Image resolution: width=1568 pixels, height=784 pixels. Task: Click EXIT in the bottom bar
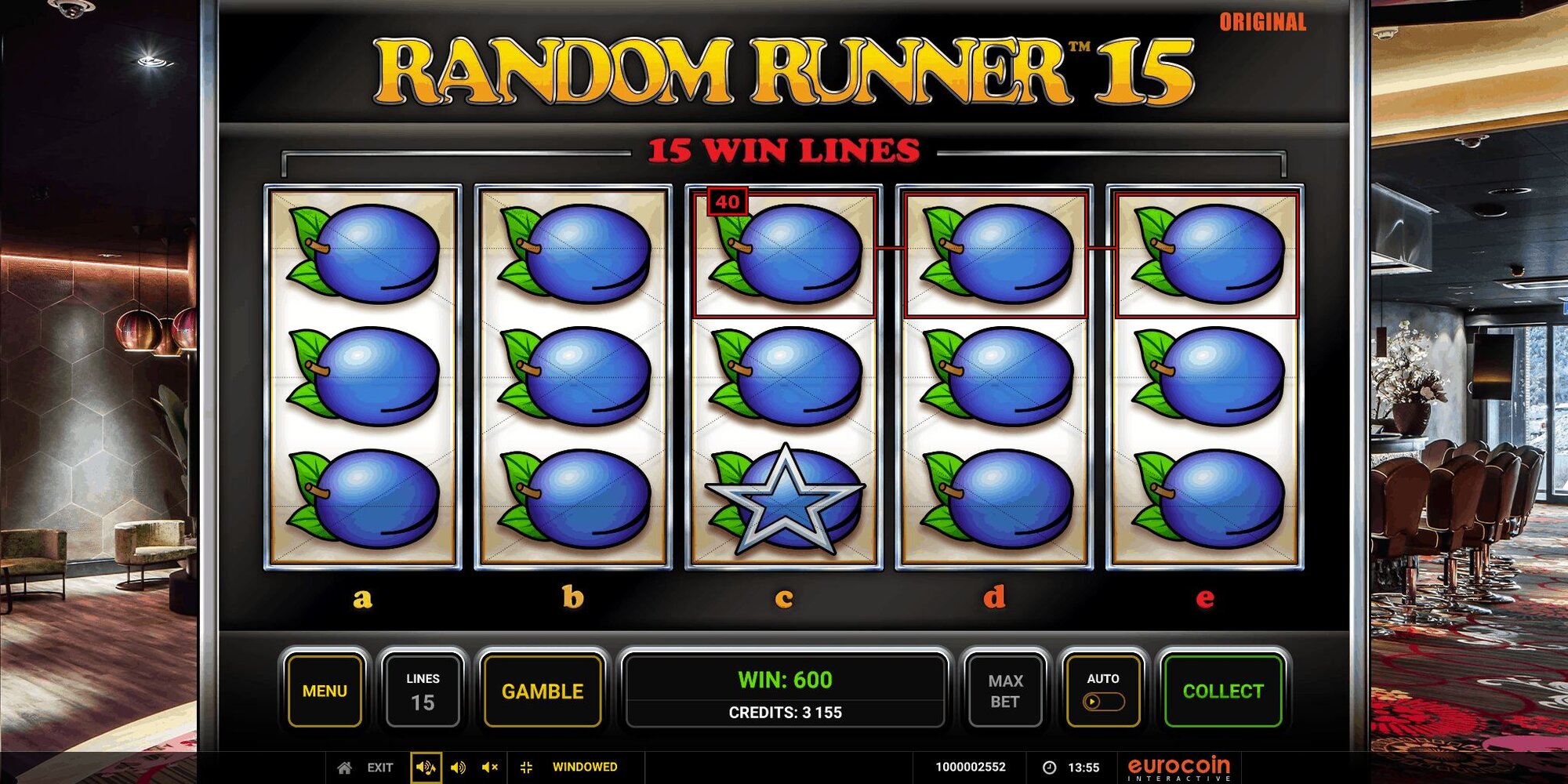pyautogui.click(x=379, y=768)
